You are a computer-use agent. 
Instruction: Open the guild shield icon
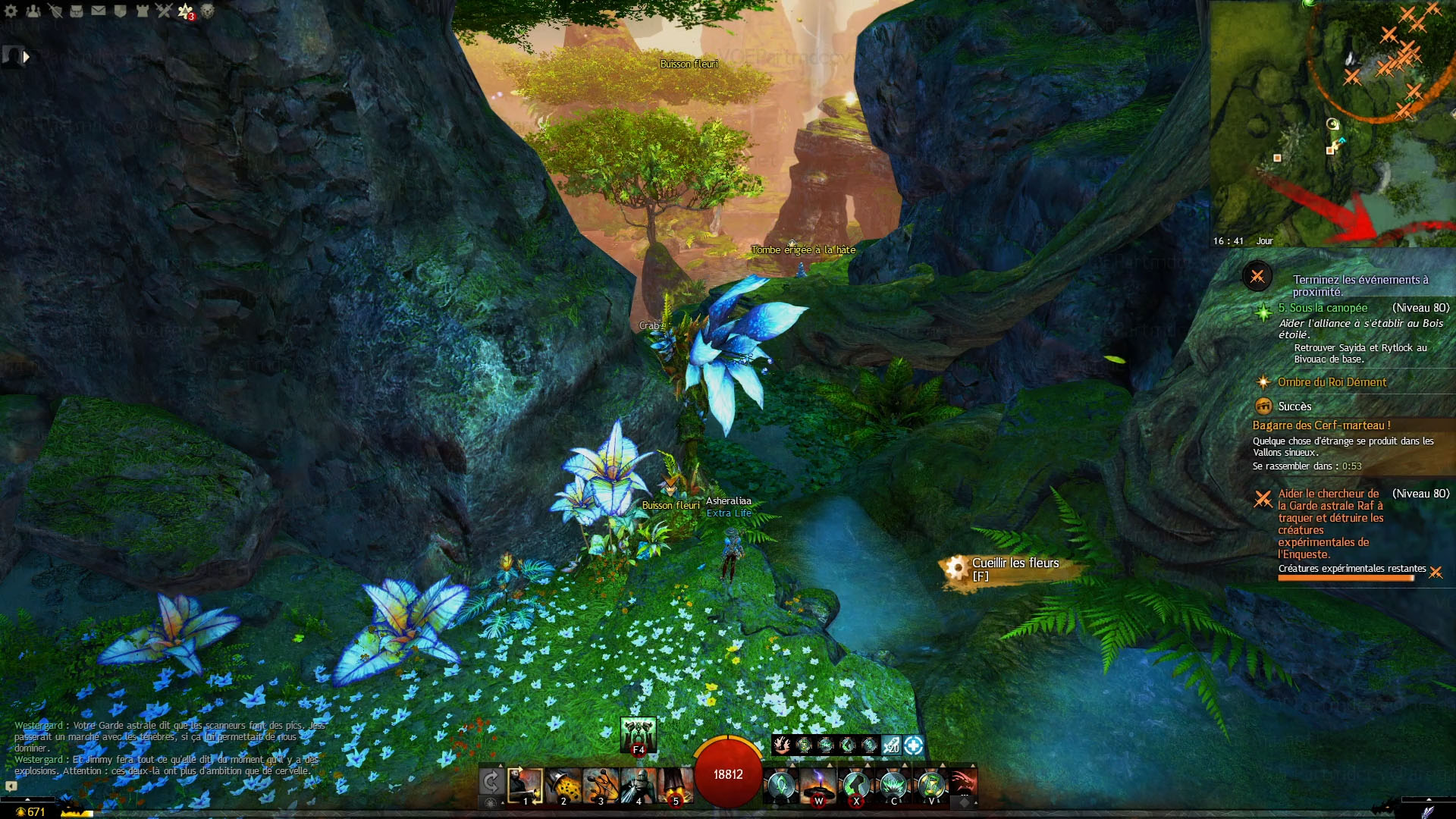click(120, 11)
